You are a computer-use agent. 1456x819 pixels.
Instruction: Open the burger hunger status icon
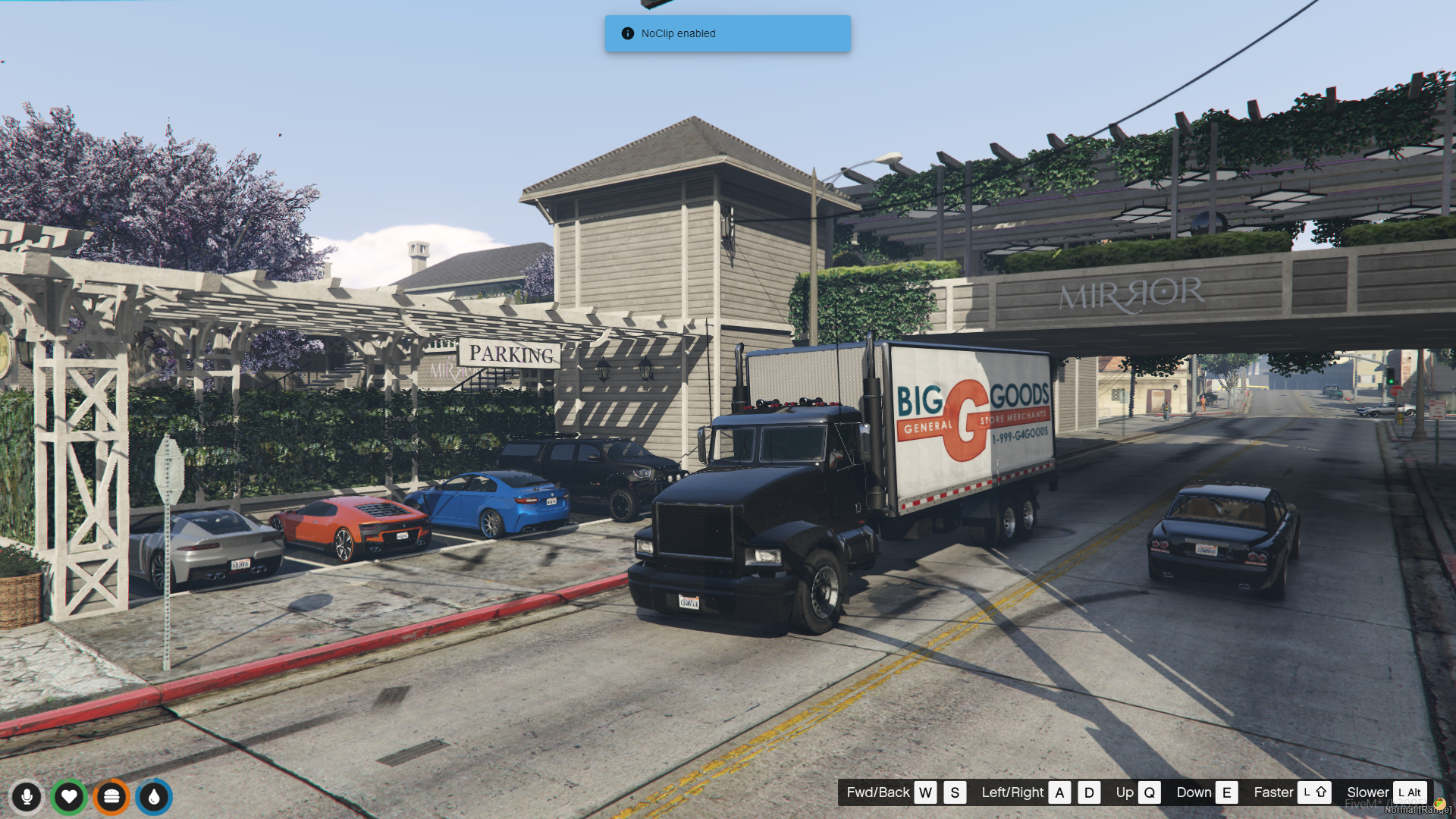coord(111,797)
